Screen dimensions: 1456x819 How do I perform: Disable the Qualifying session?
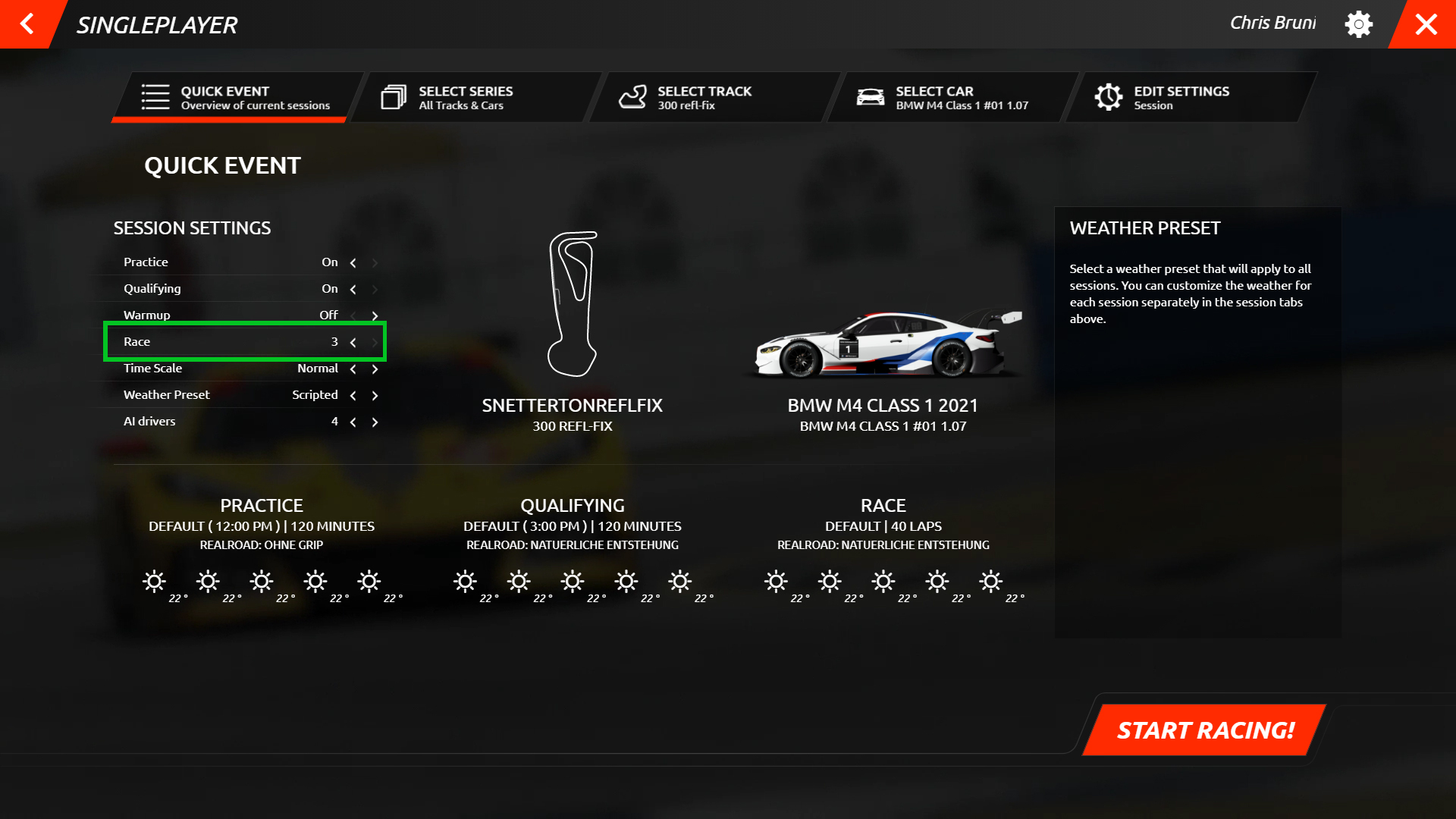[353, 289]
